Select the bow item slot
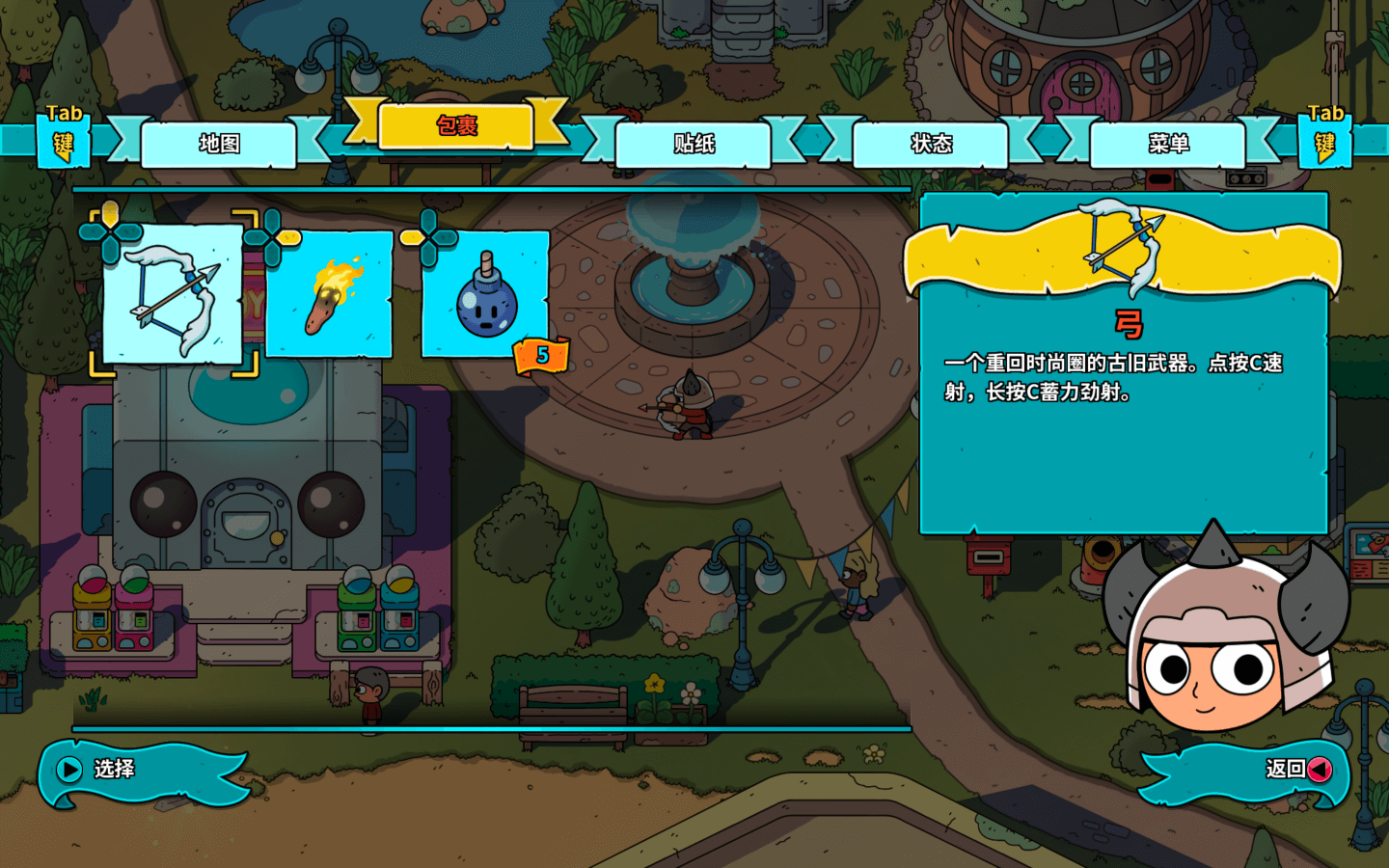 173,294
